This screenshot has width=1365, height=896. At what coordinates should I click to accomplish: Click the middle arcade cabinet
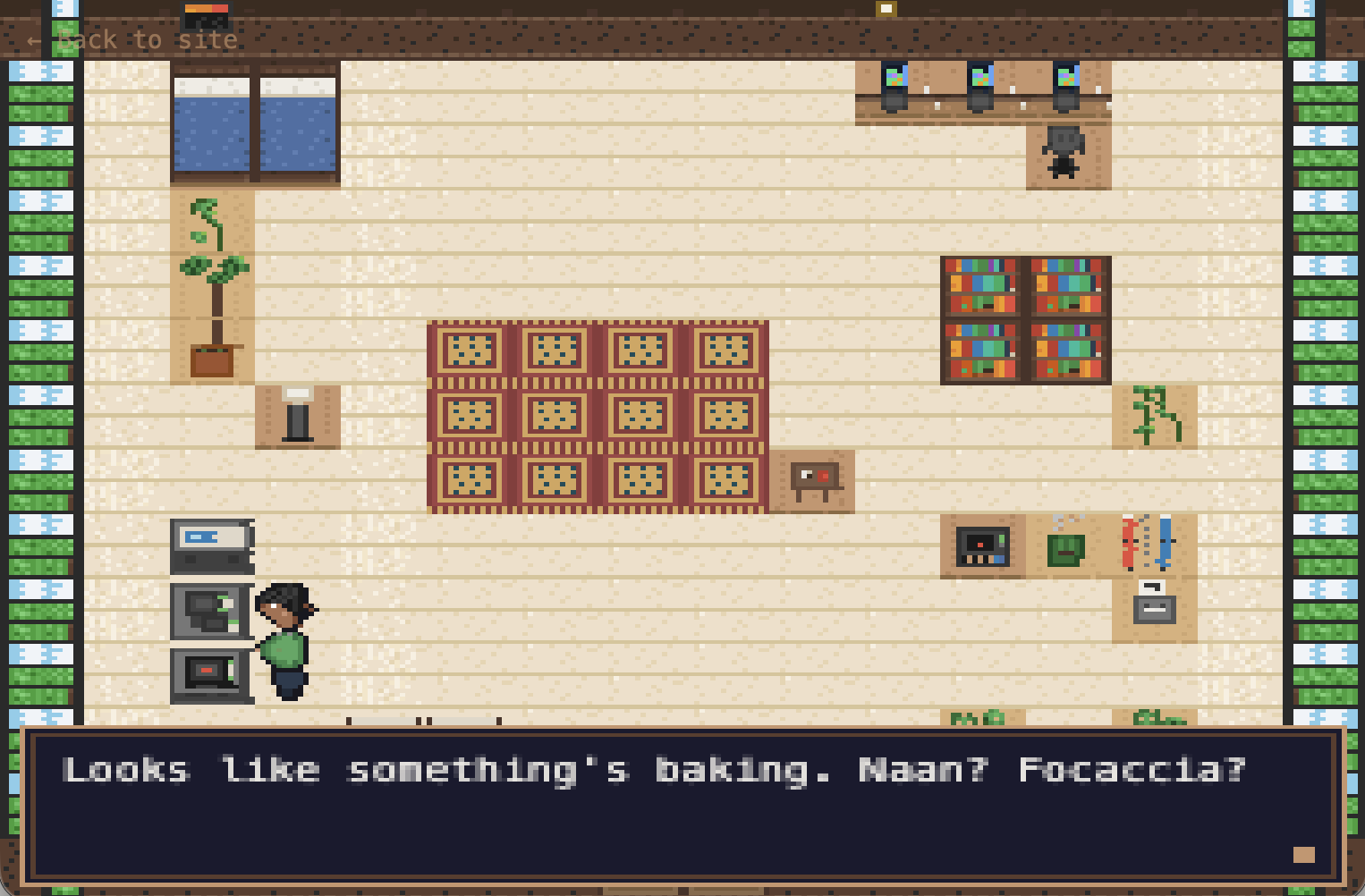point(981,85)
